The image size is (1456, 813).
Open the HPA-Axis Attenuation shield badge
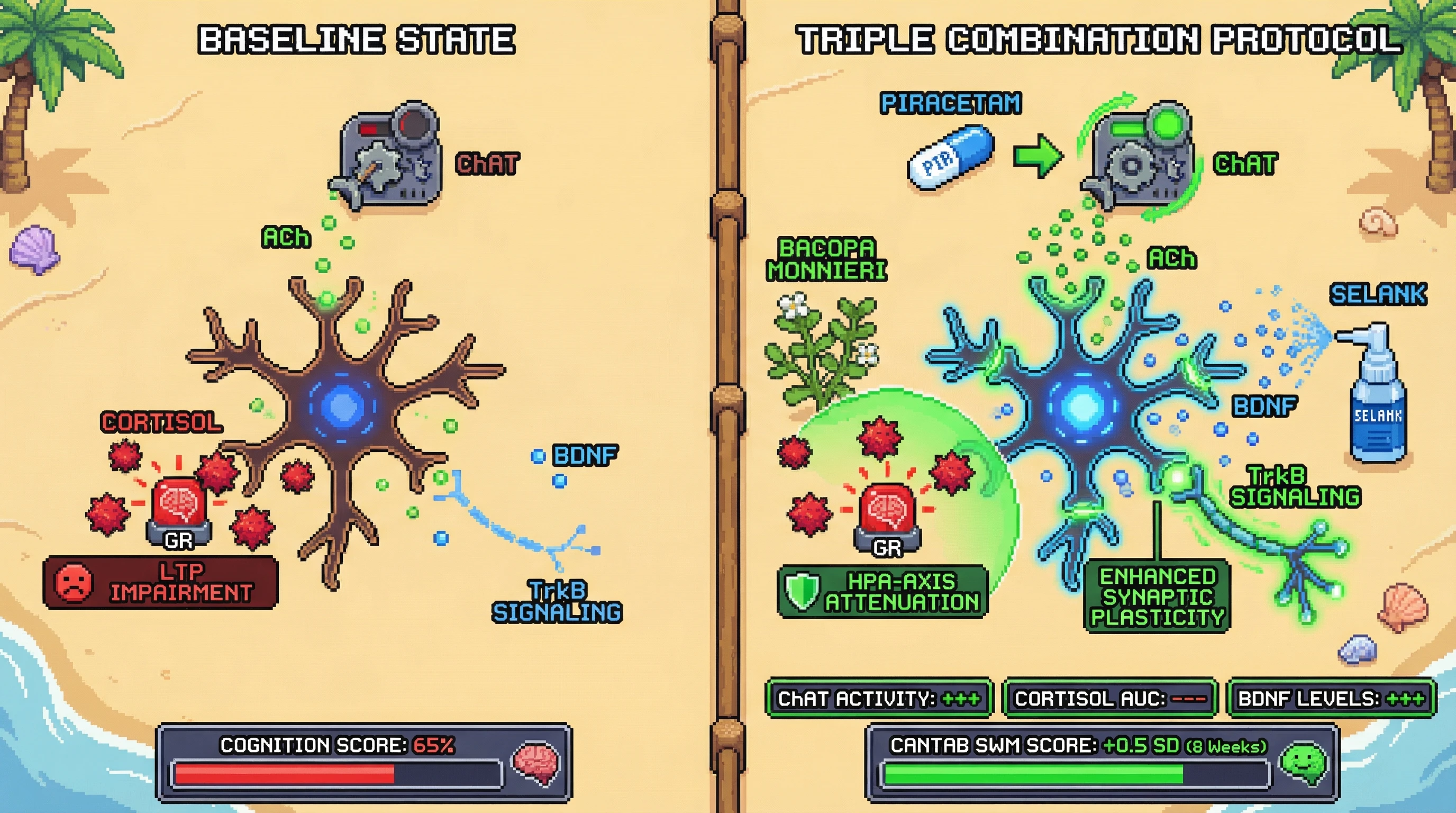[882, 591]
